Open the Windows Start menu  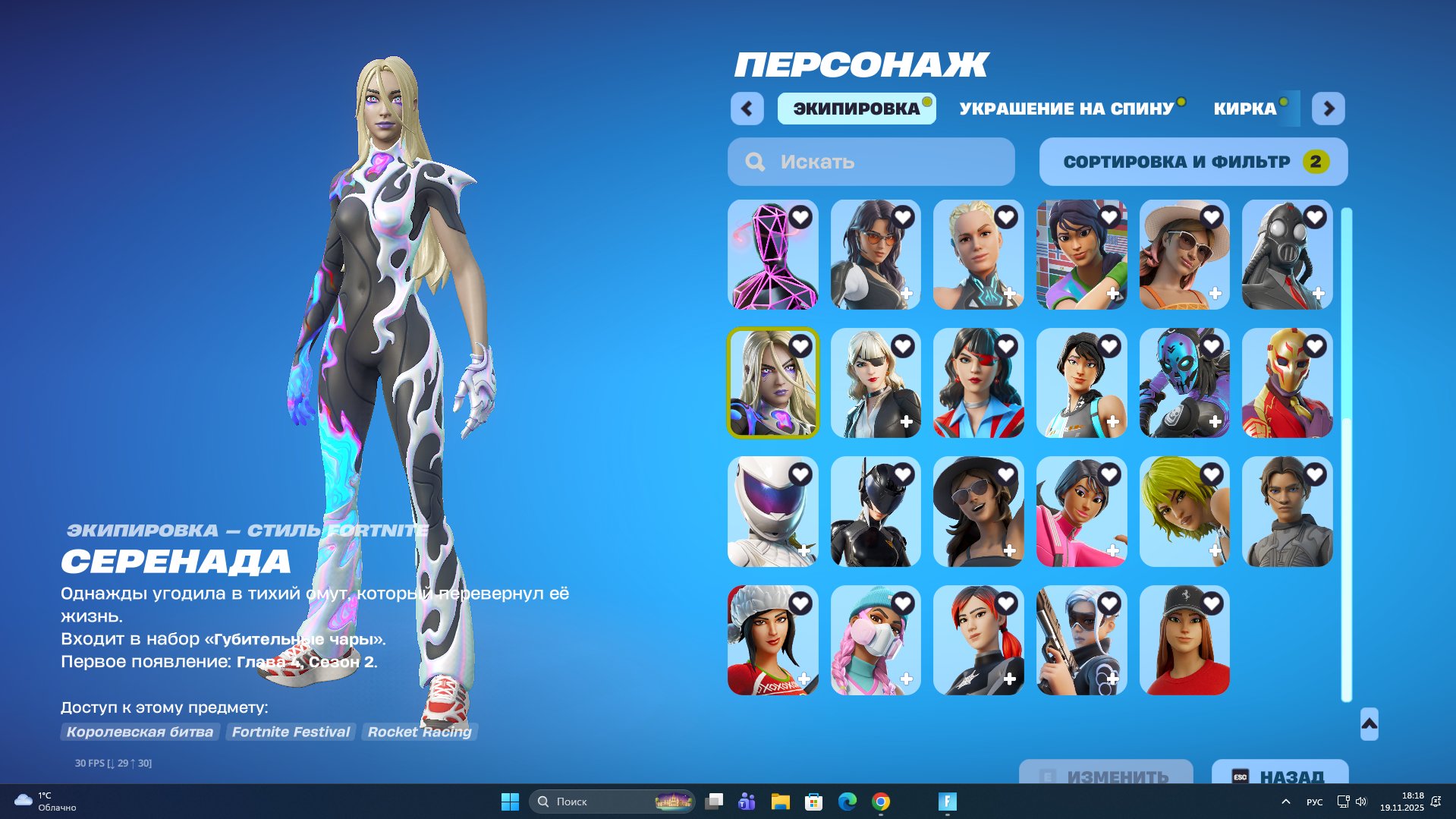[510, 802]
